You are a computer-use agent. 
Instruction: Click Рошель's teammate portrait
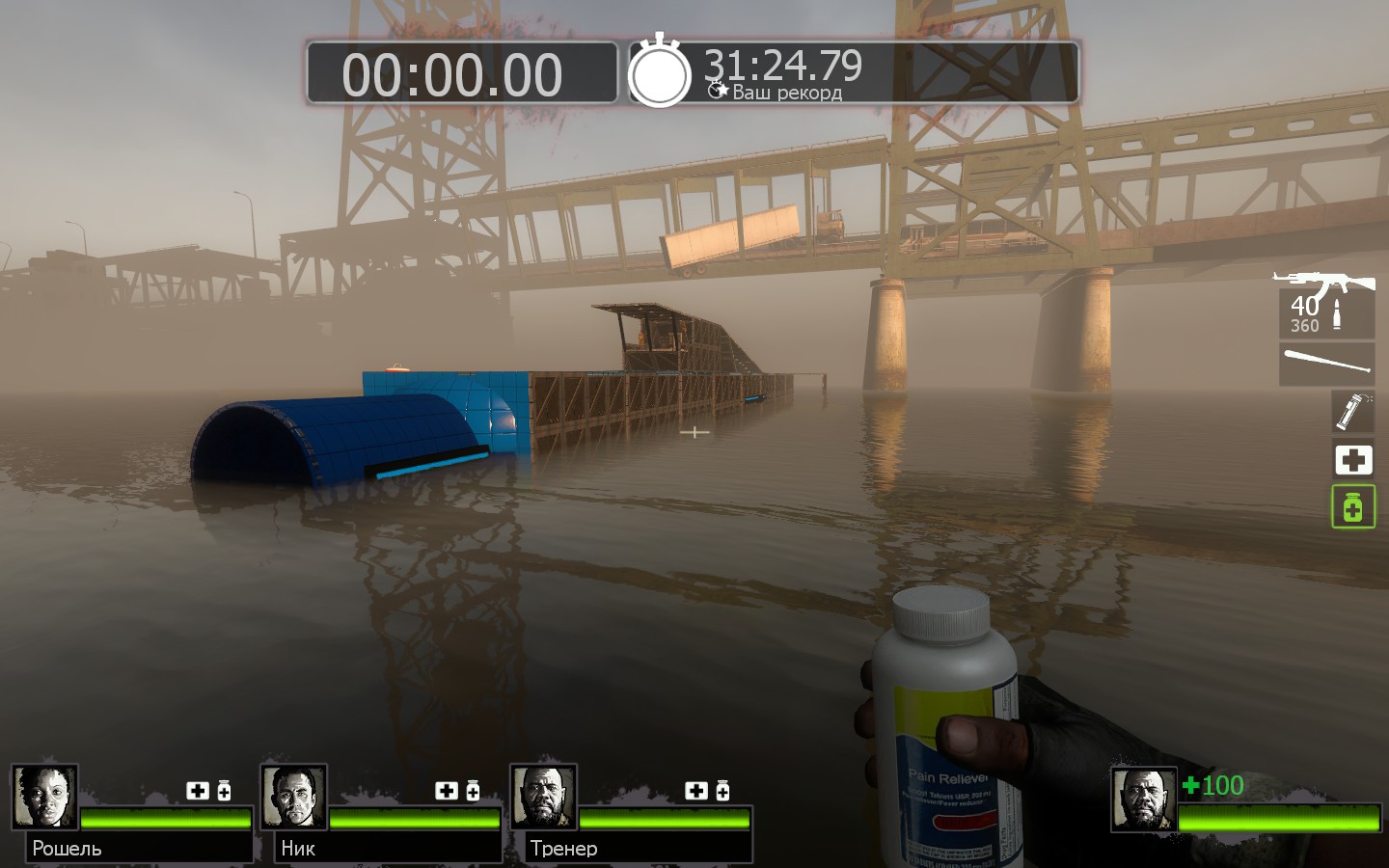coord(44,798)
